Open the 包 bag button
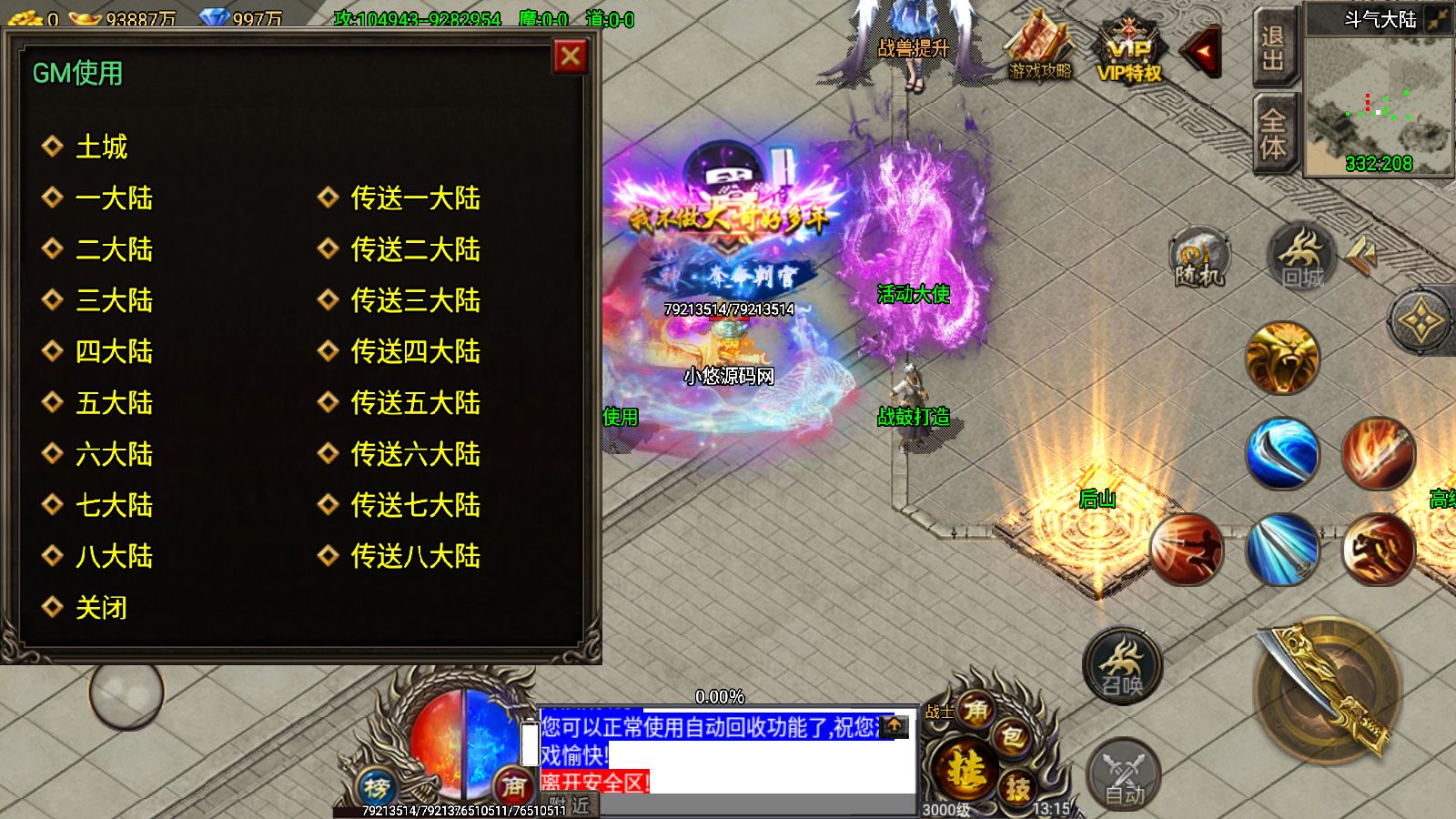 click(1012, 738)
